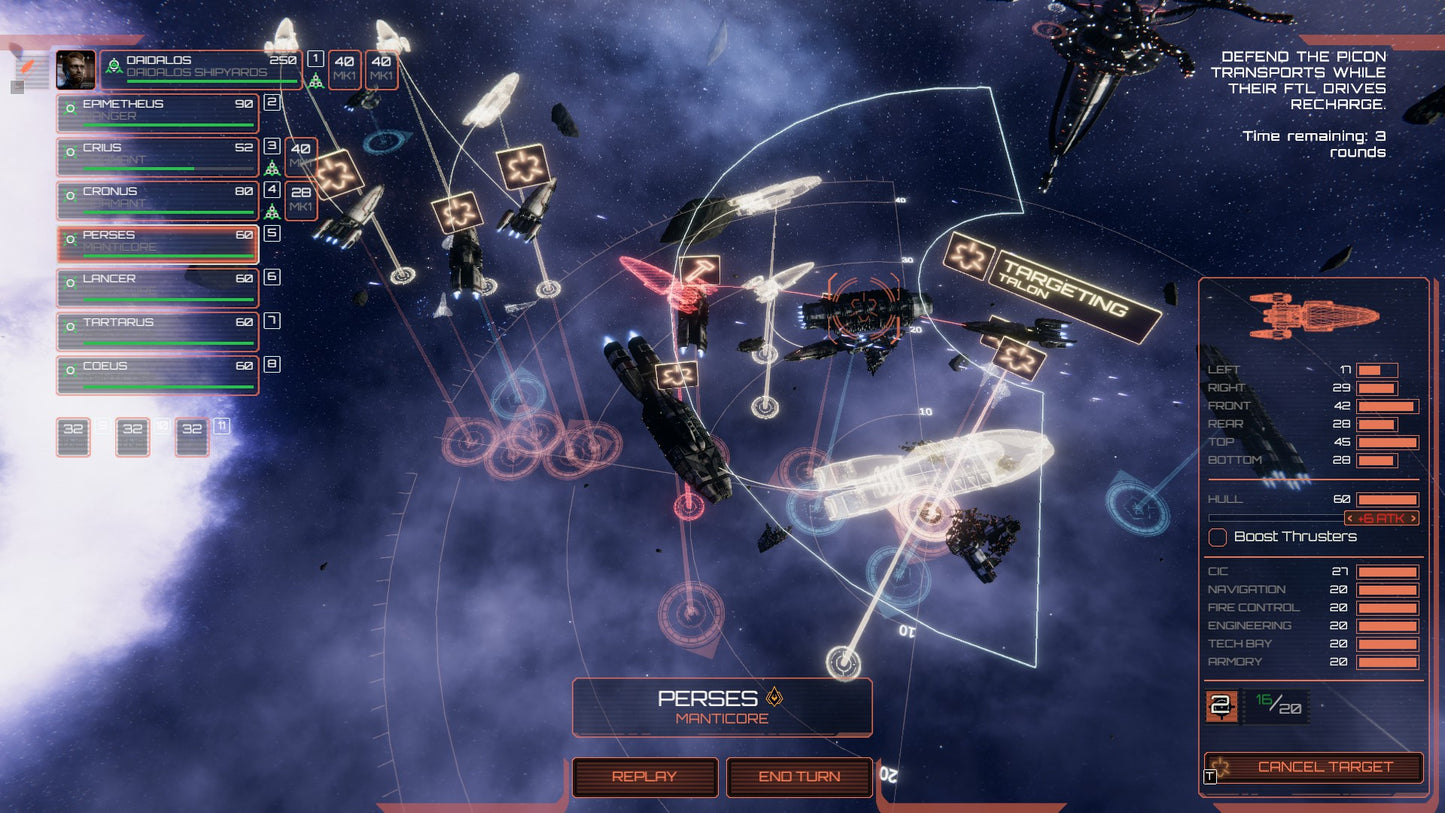Open the Replay of last turn
This screenshot has height=813, width=1445.
pyautogui.click(x=644, y=777)
